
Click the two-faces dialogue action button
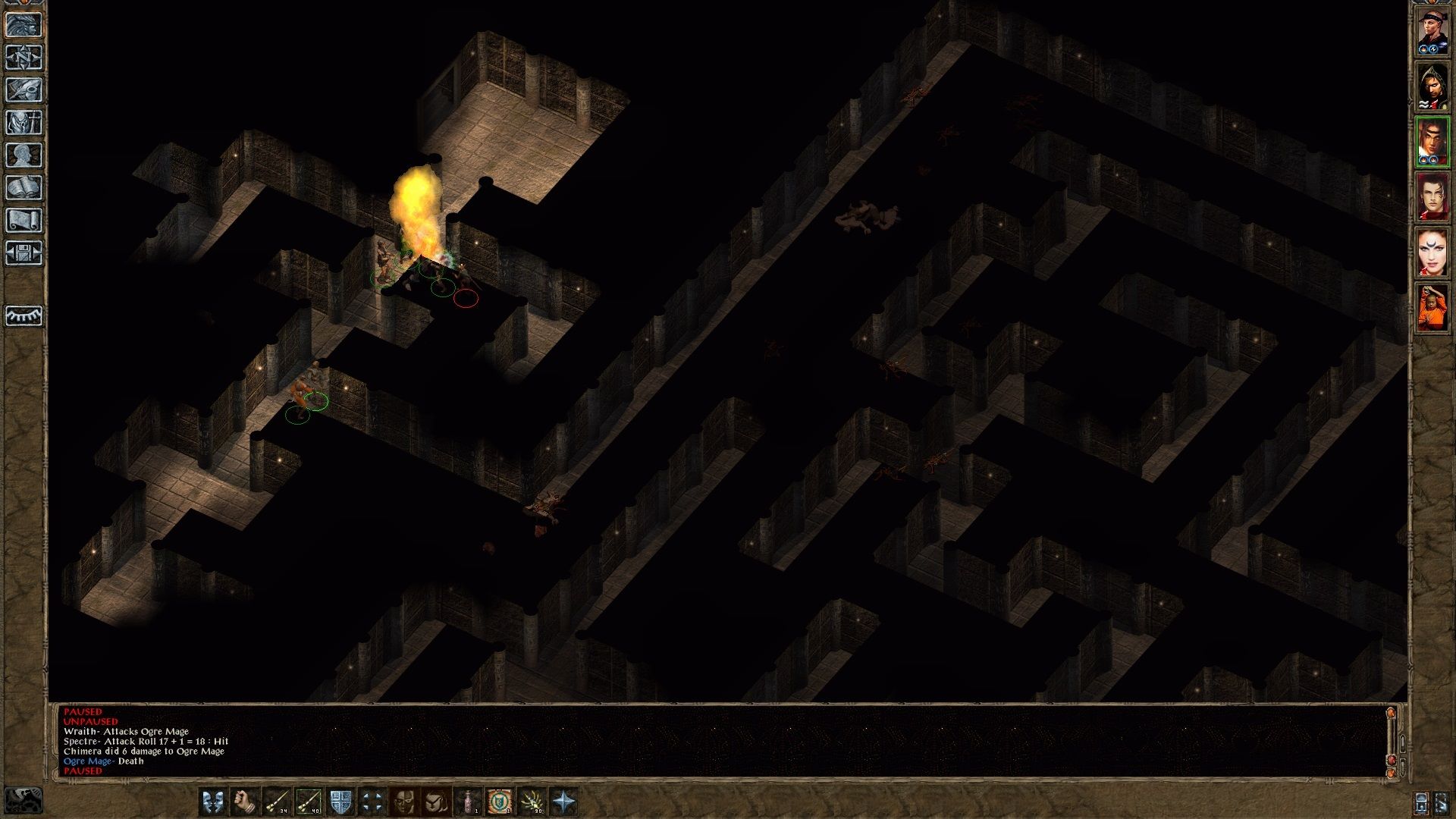click(x=213, y=801)
